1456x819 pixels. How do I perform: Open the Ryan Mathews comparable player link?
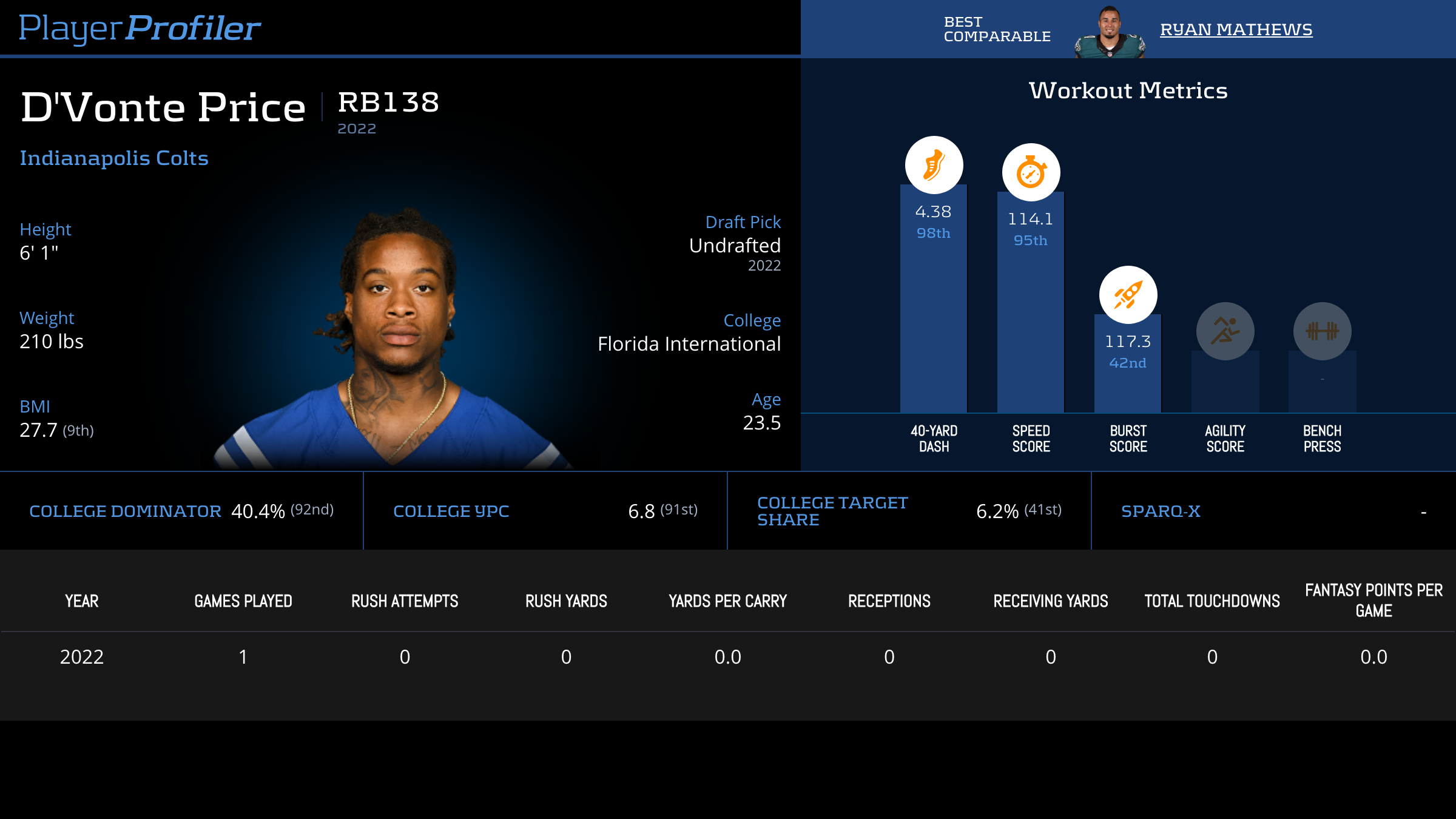(1236, 29)
